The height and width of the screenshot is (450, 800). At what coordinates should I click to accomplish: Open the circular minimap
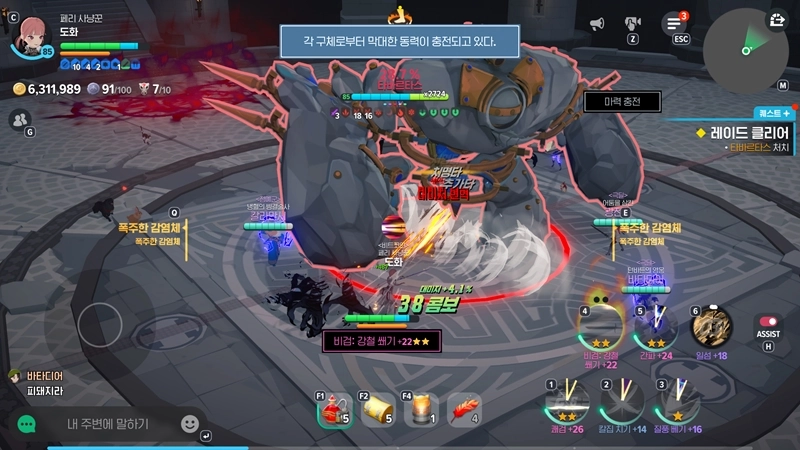745,50
